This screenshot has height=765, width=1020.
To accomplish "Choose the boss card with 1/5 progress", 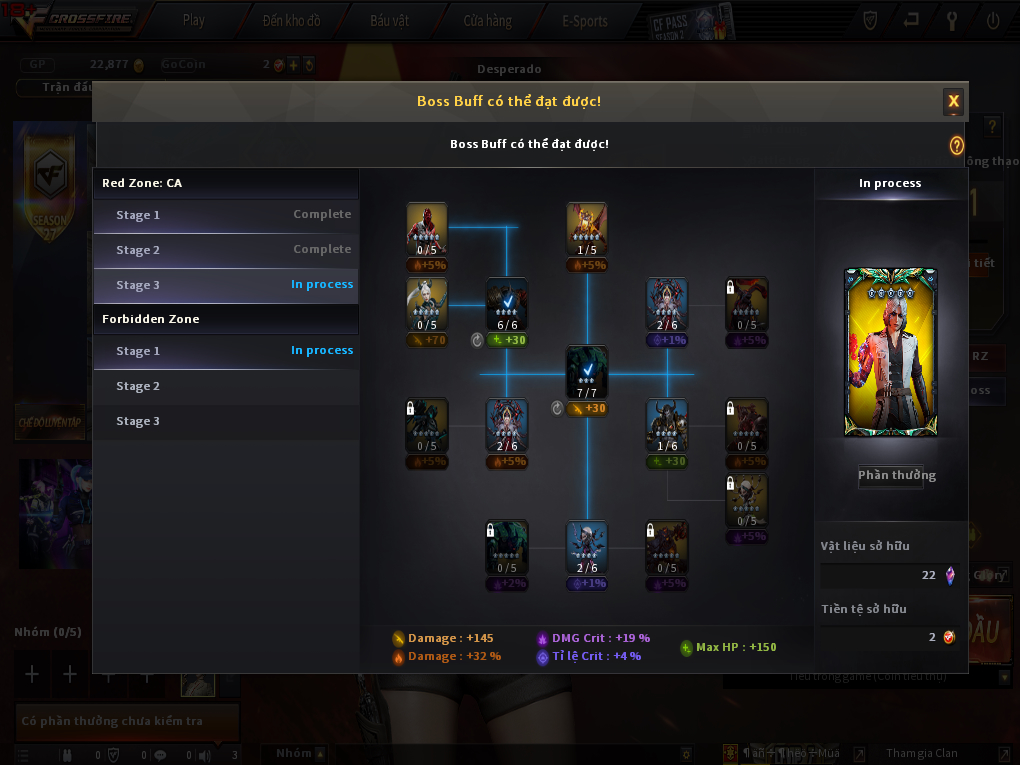I will pyautogui.click(x=587, y=229).
